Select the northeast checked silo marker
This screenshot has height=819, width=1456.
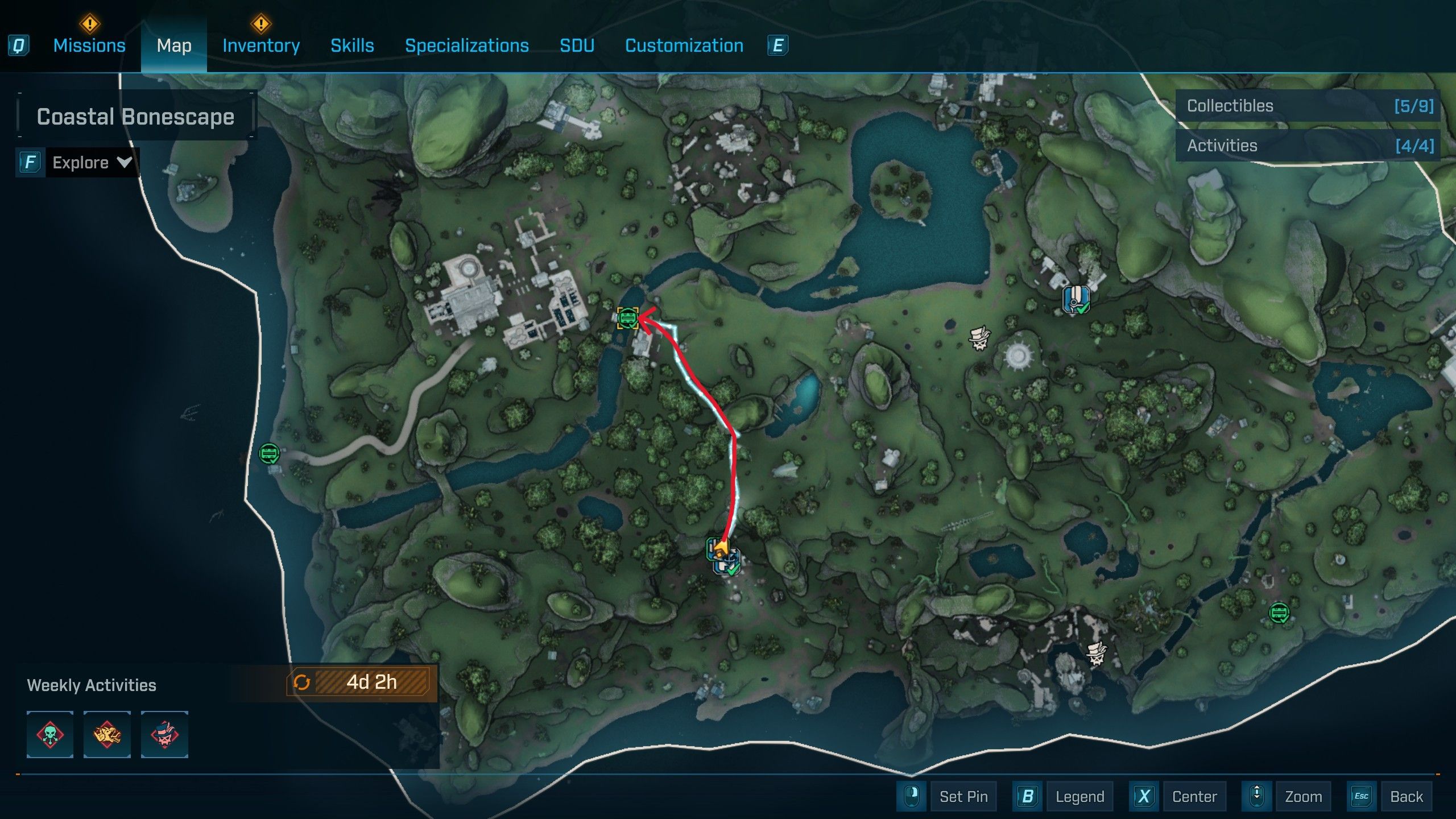click(x=1076, y=299)
